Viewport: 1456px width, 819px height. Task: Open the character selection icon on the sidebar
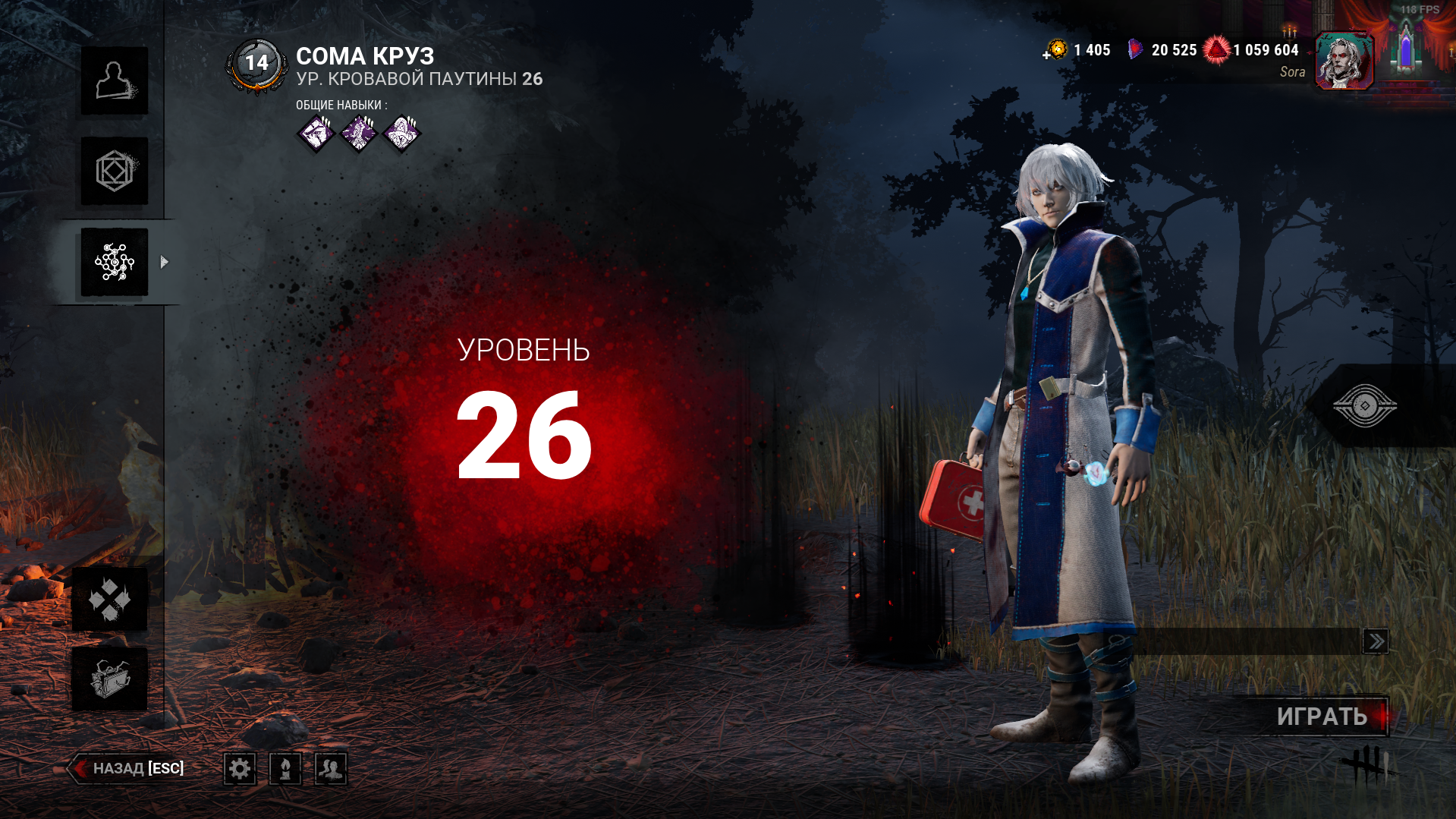coord(114,81)
